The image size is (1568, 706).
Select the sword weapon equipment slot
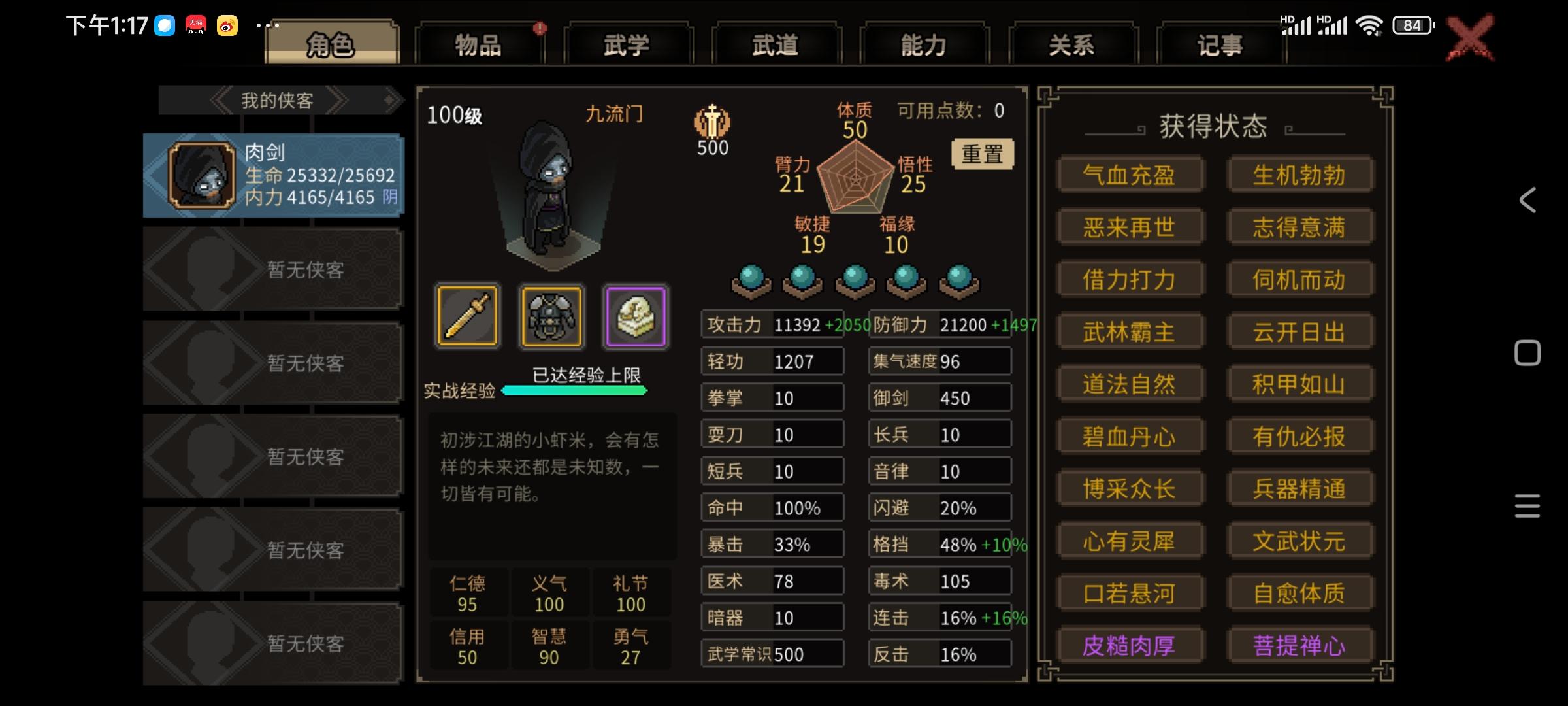(468, 318)
